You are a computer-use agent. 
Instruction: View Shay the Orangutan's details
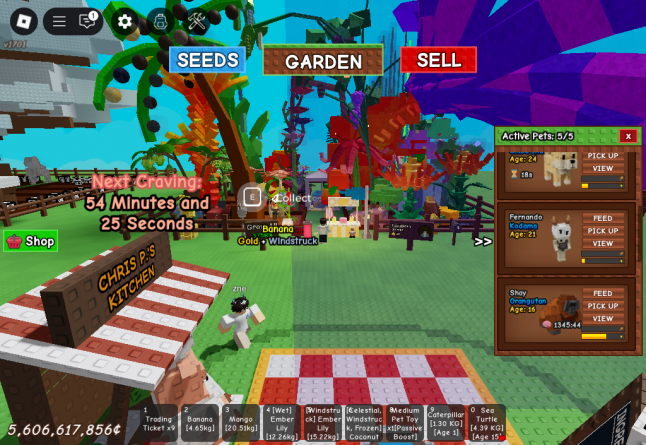click(x=603, y=318)
